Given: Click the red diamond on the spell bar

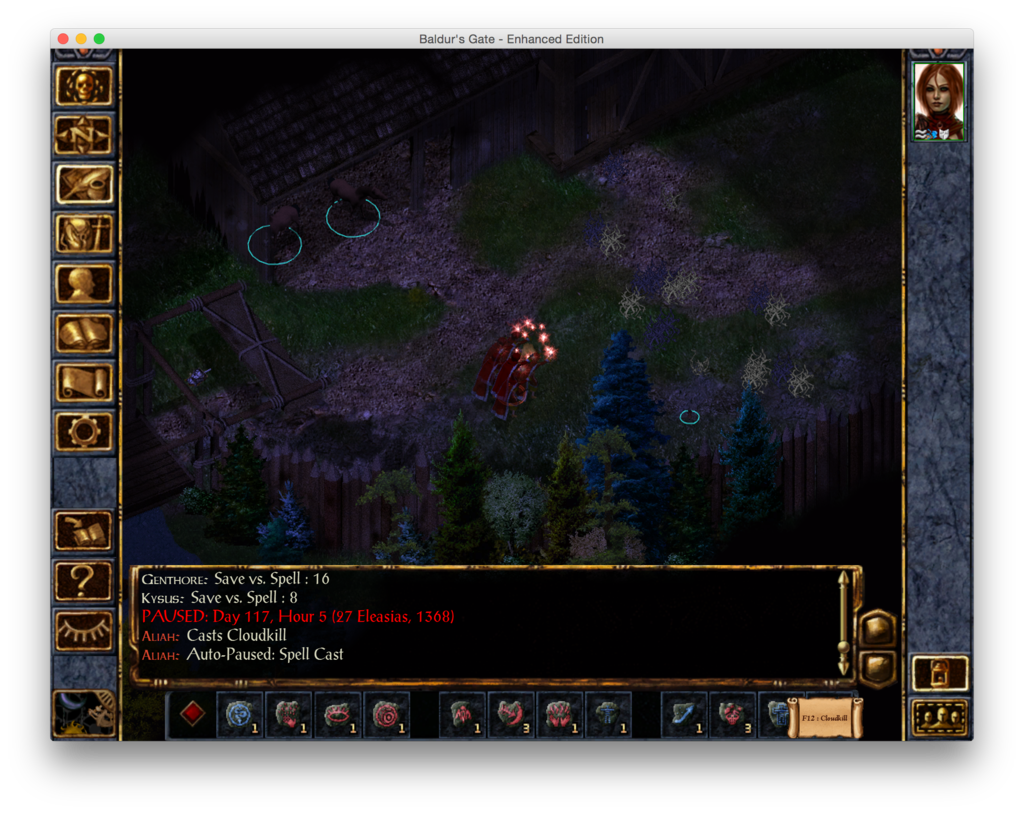Looking at the screenshot, I should pos(192,714).
